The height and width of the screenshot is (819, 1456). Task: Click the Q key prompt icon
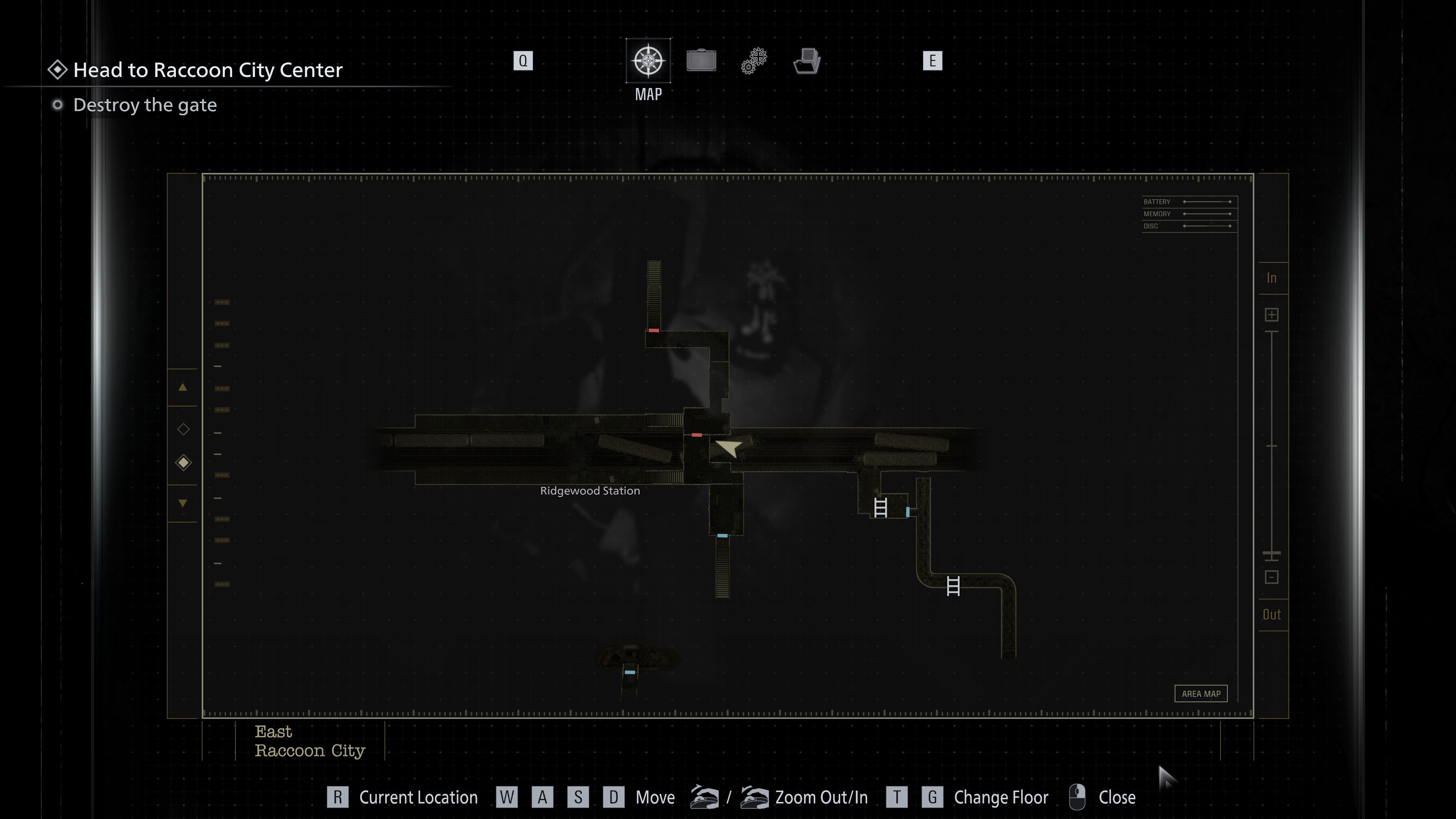click(523, 61)
